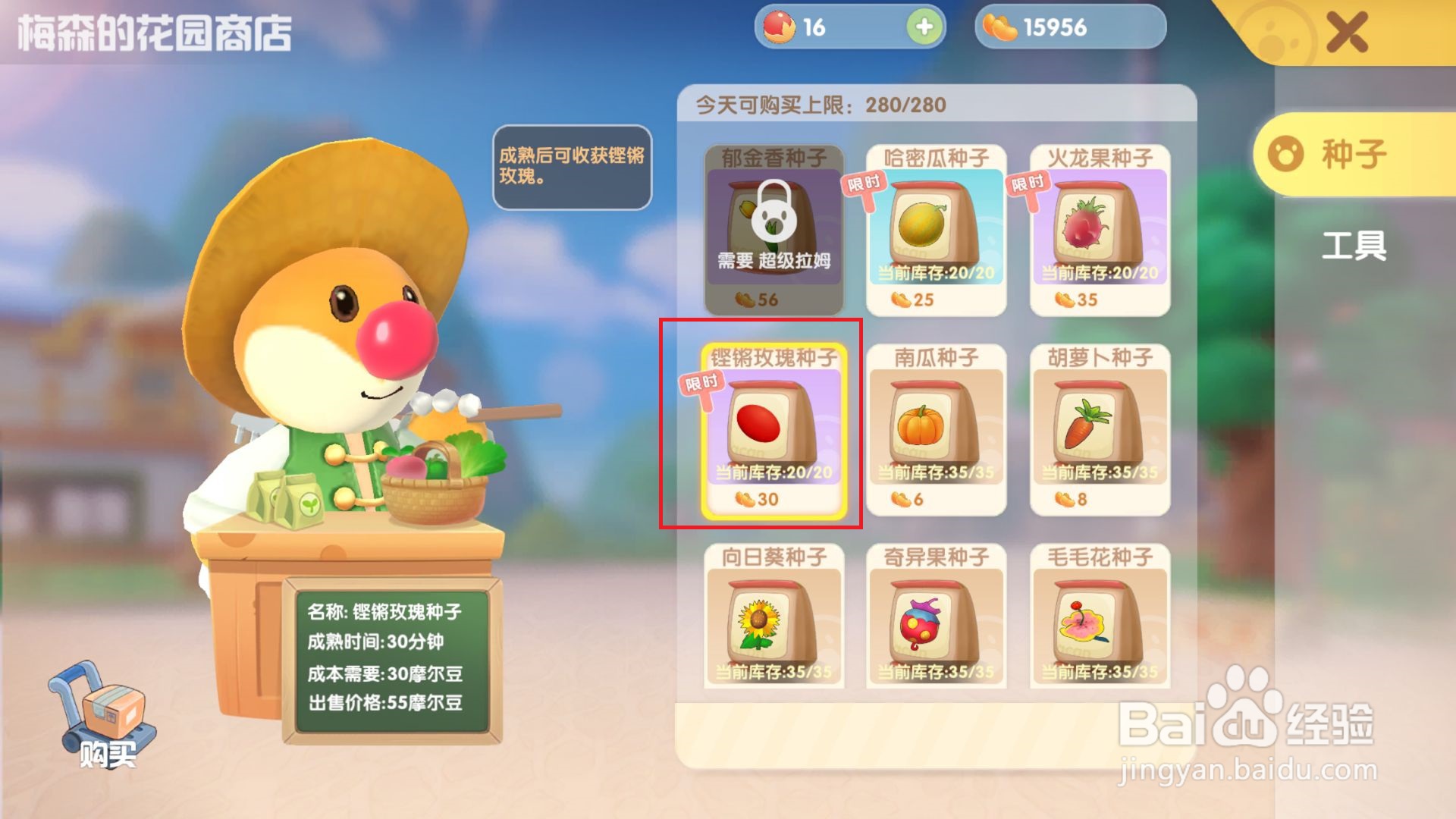Select the 南瓜种子 (pumpkin seed) packet
The height and width of the screenshot is (819, 1456).
937,428
